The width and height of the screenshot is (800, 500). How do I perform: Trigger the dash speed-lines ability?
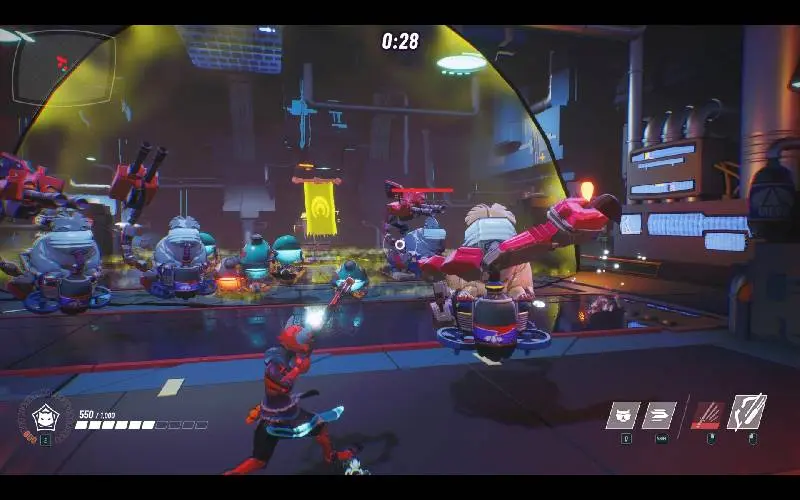coord(659,415)
